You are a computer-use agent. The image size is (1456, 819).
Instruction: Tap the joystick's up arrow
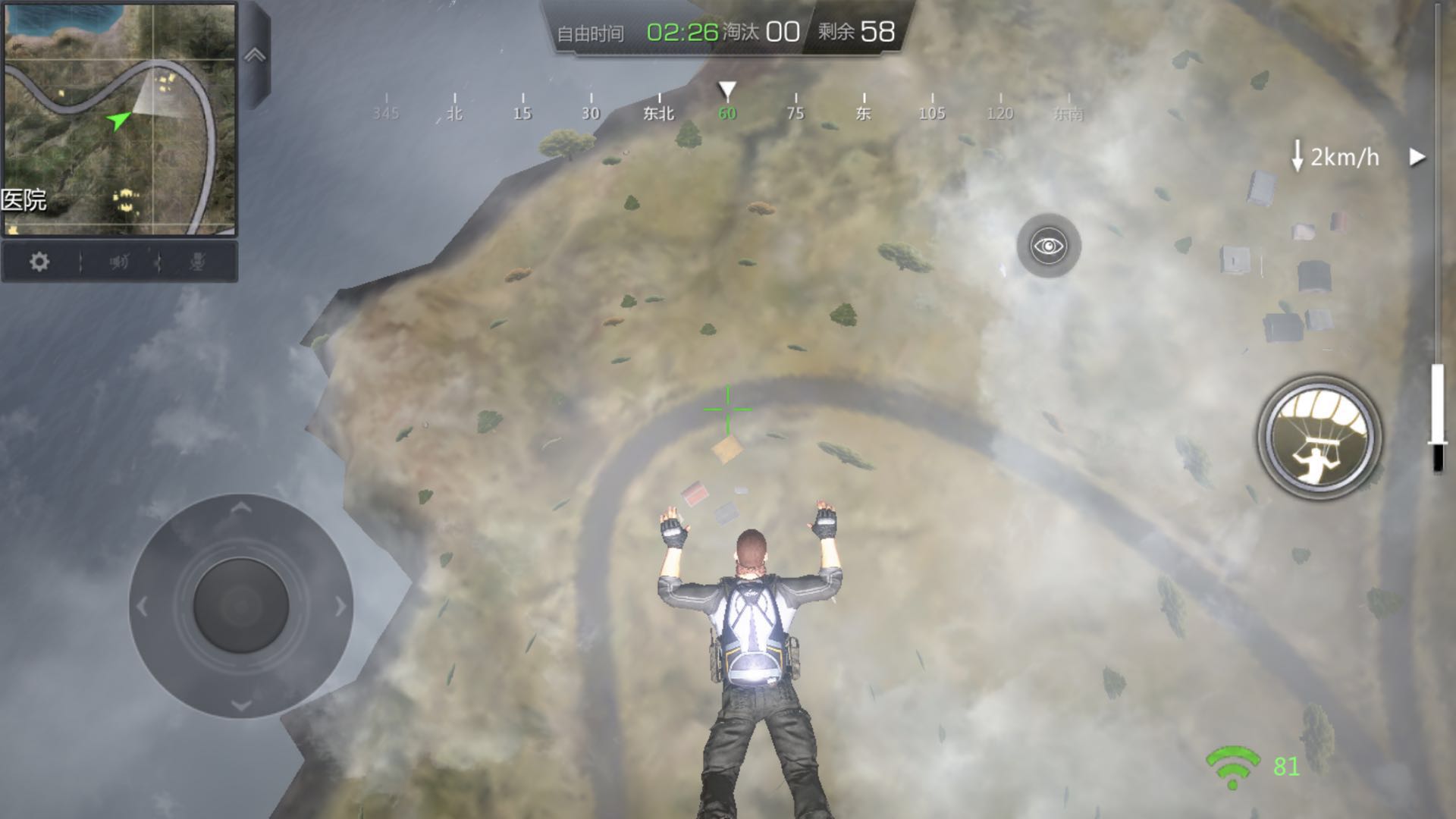coord(241,508)
